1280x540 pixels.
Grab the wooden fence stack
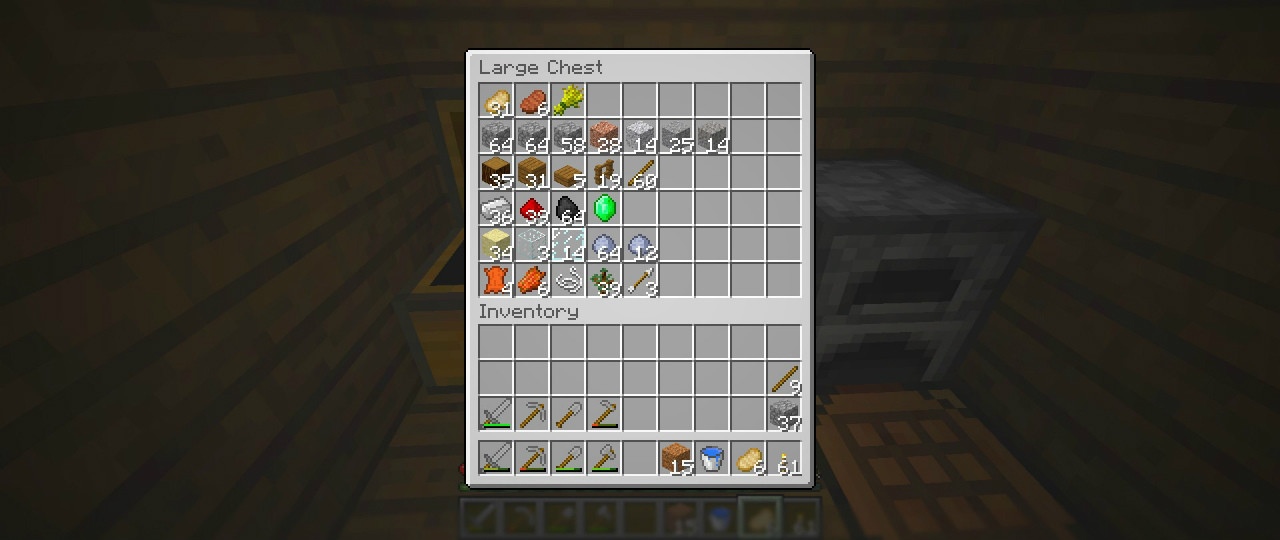[604, 172]
